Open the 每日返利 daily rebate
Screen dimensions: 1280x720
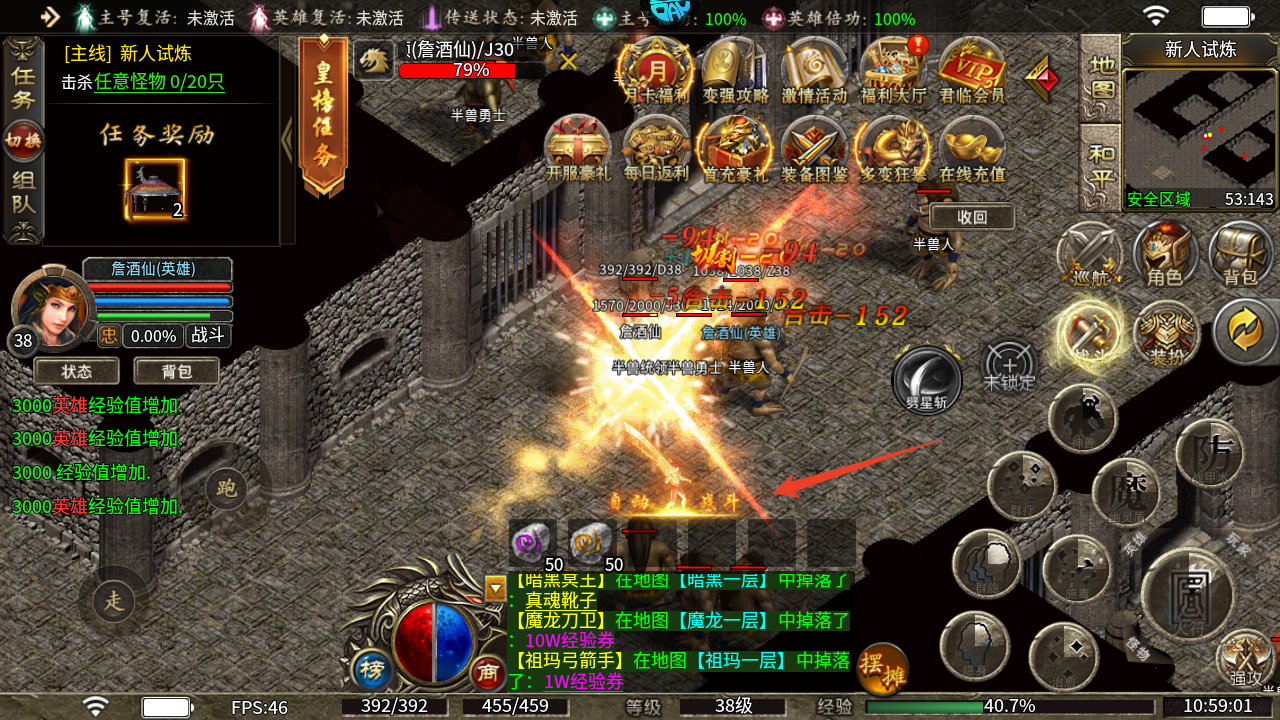pyautogui.click(x=656, y=148)
